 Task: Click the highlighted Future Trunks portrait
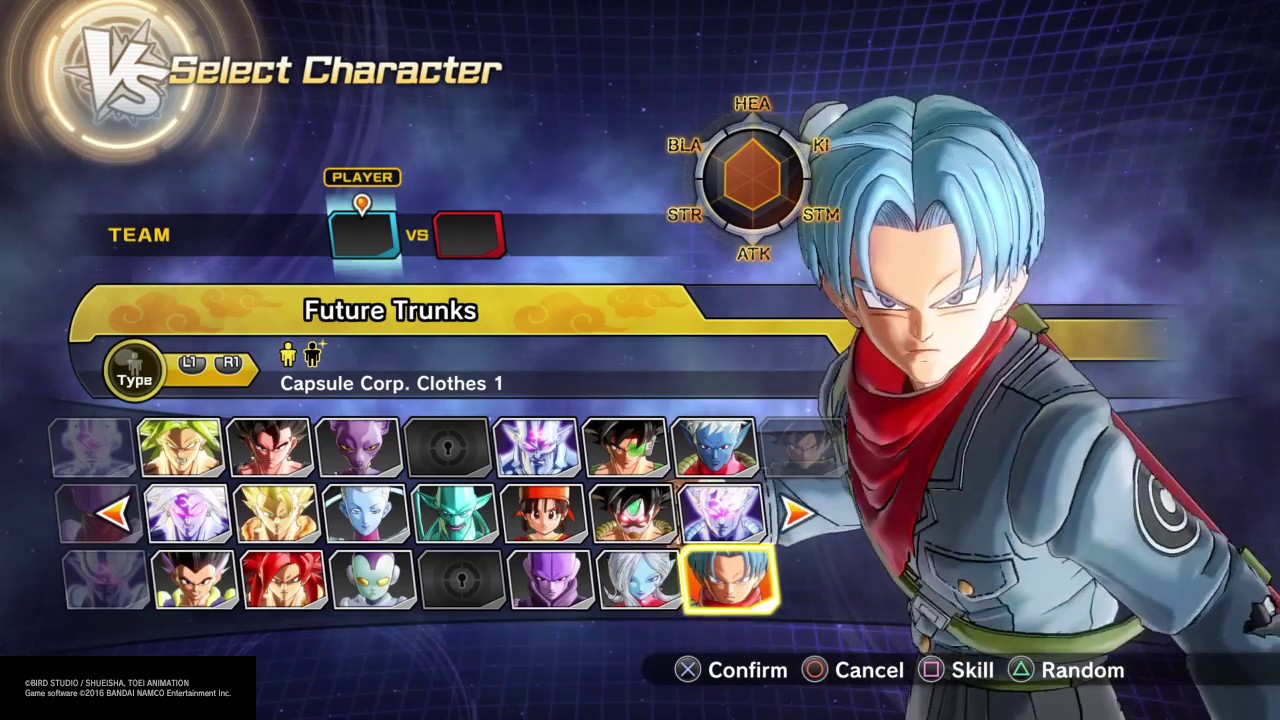[x=728, y=579]
